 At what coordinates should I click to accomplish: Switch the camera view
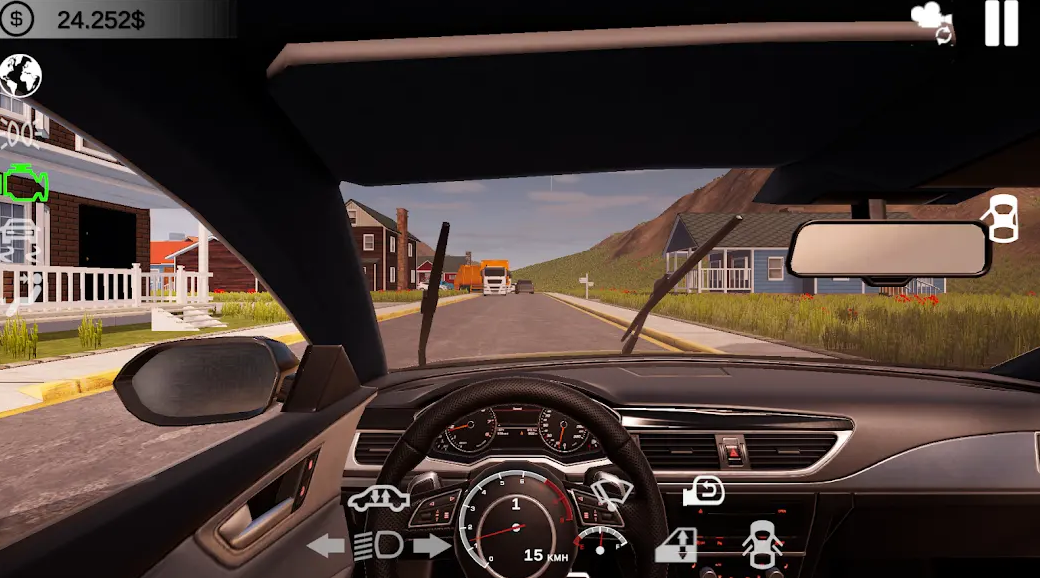click(x=932, y=22)
